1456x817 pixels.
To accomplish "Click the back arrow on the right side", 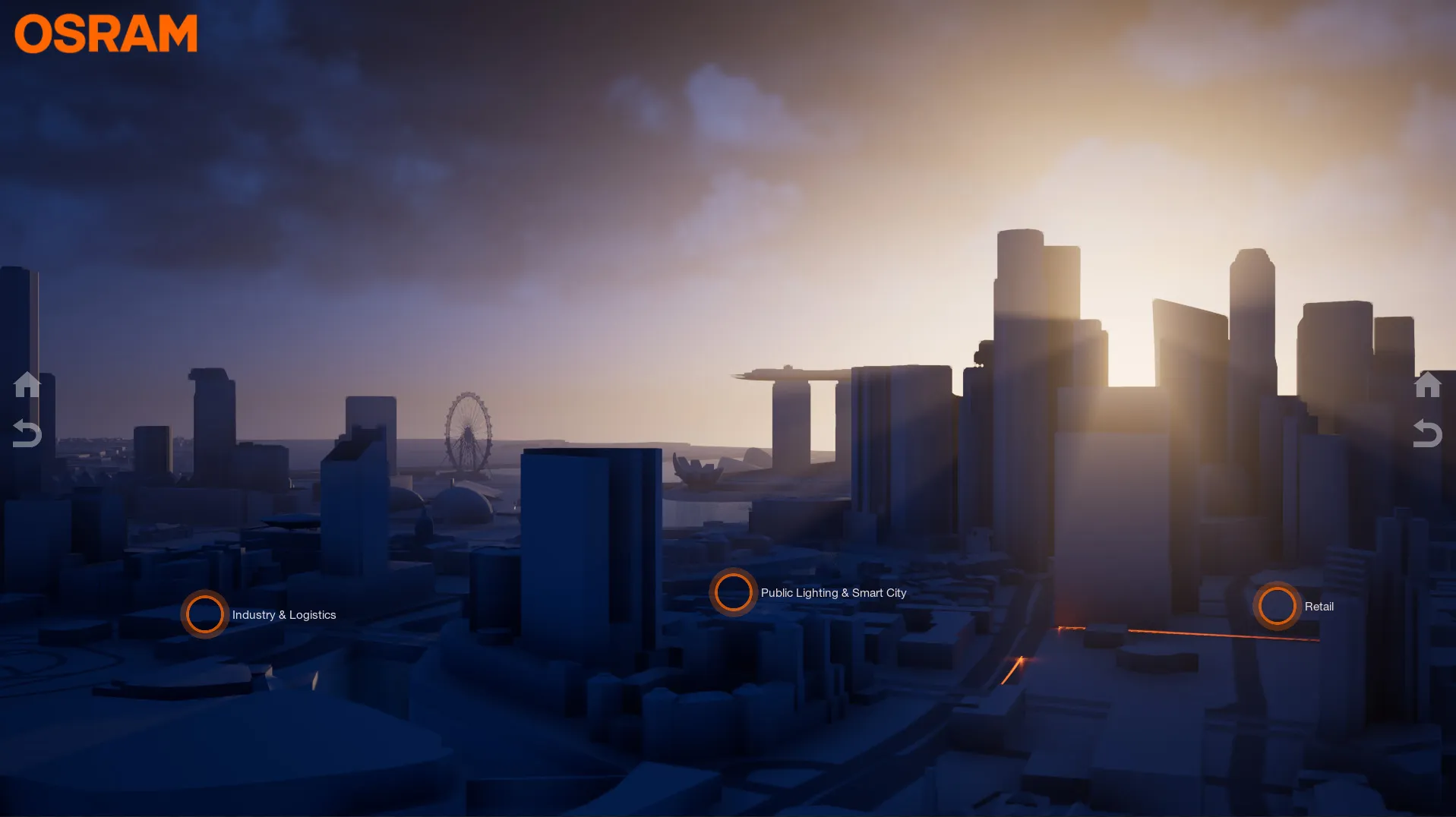I will (x=1428, y=434).
